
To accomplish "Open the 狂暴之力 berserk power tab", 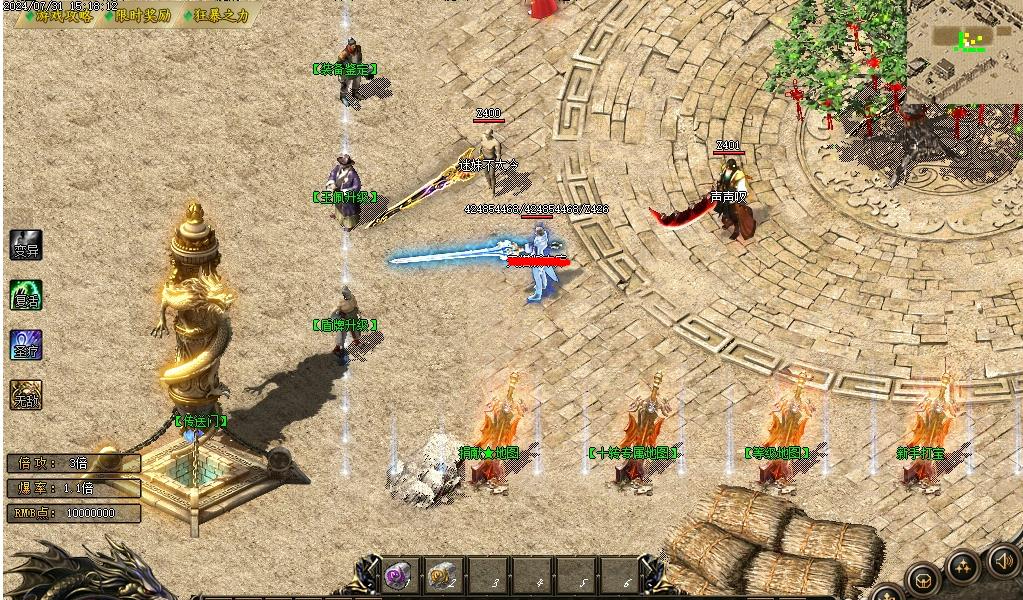I will coord(218,16).
